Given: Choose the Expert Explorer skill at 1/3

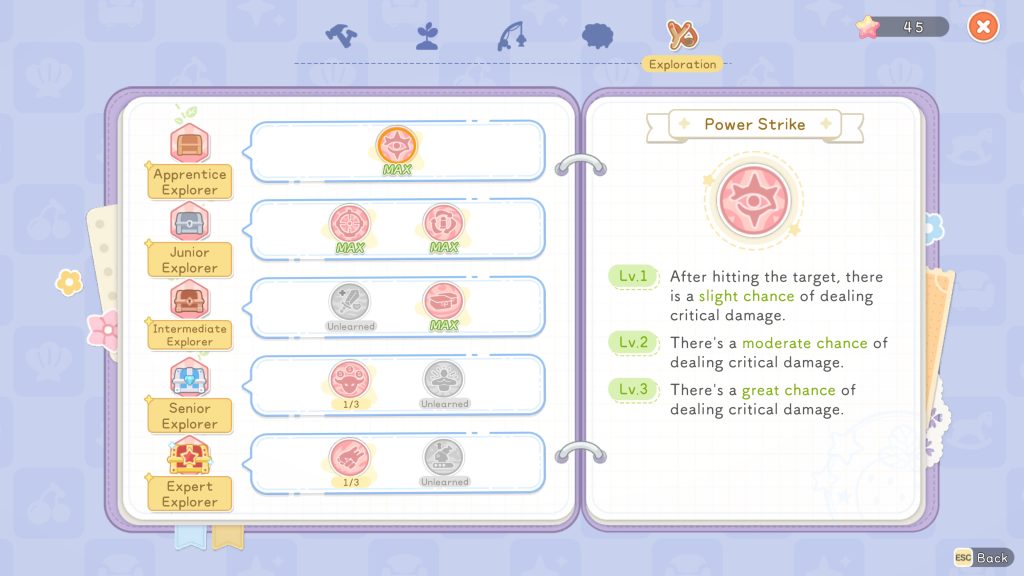Looking at the screenshot, I should 350,457.
